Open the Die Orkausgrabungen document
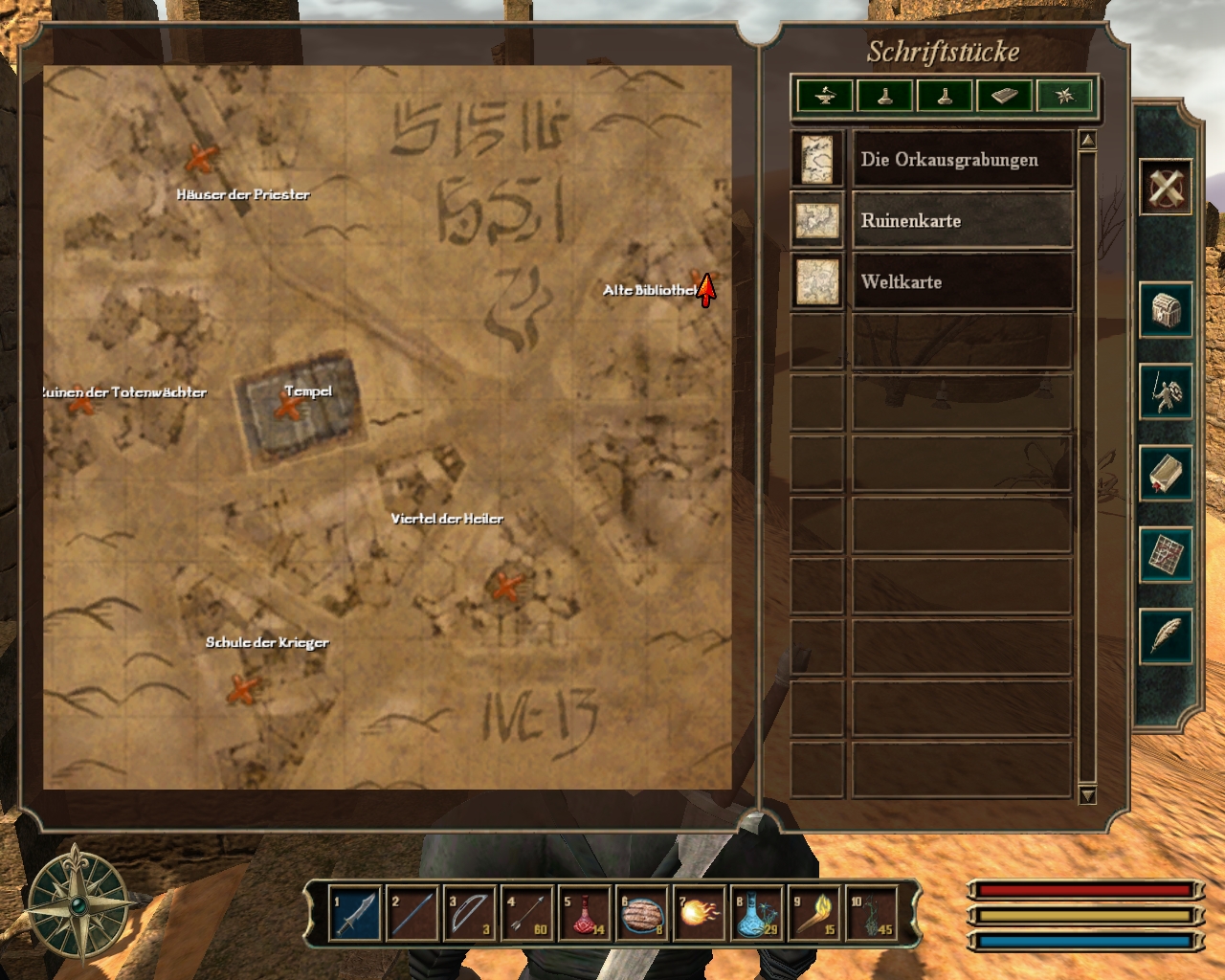 pyautogui.click(x=961, y=160)
